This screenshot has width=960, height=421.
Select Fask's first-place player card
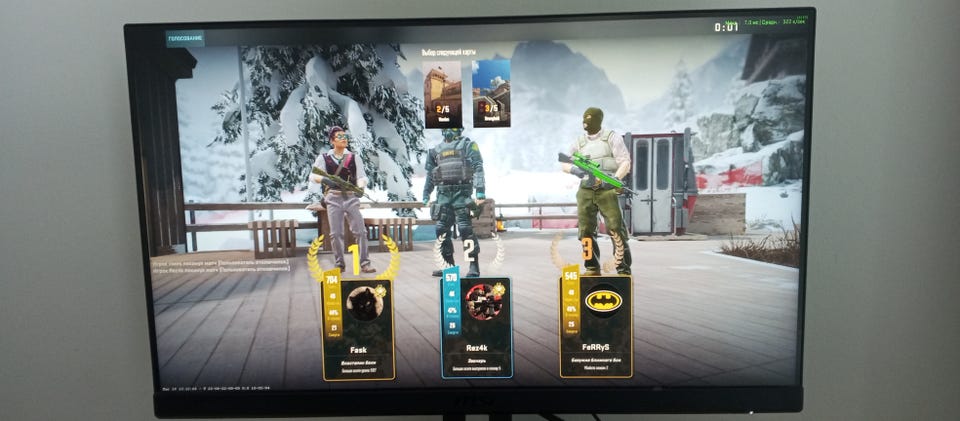point(358,329)
